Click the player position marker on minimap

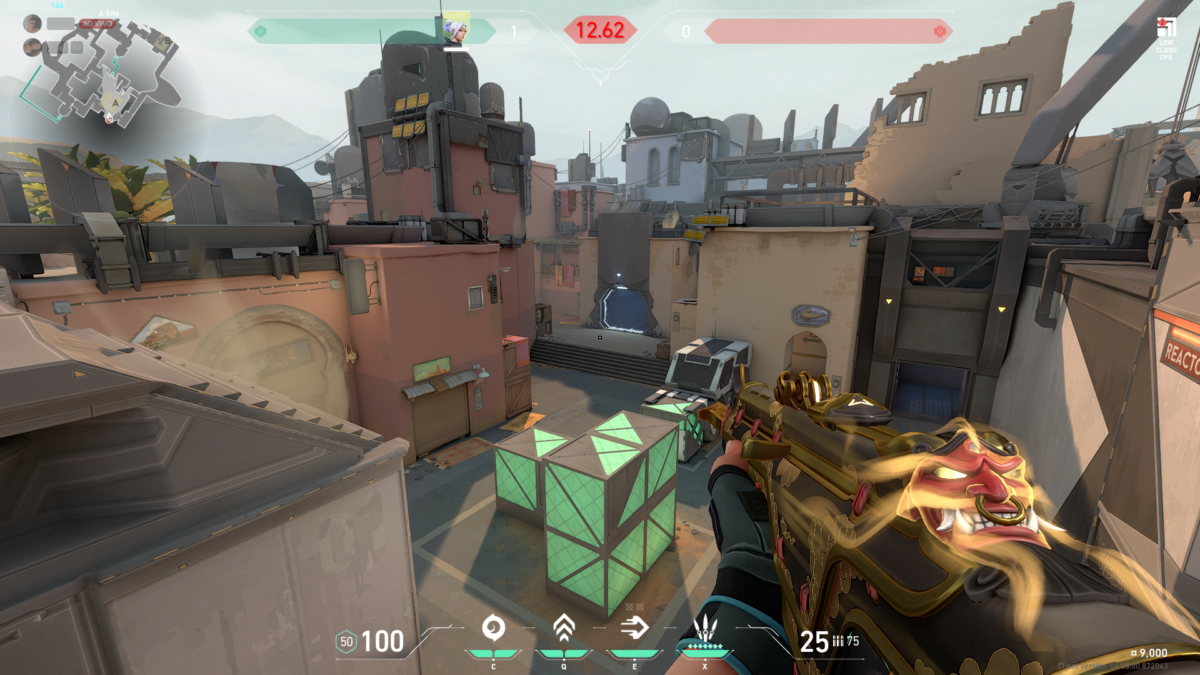pos(109,118)
